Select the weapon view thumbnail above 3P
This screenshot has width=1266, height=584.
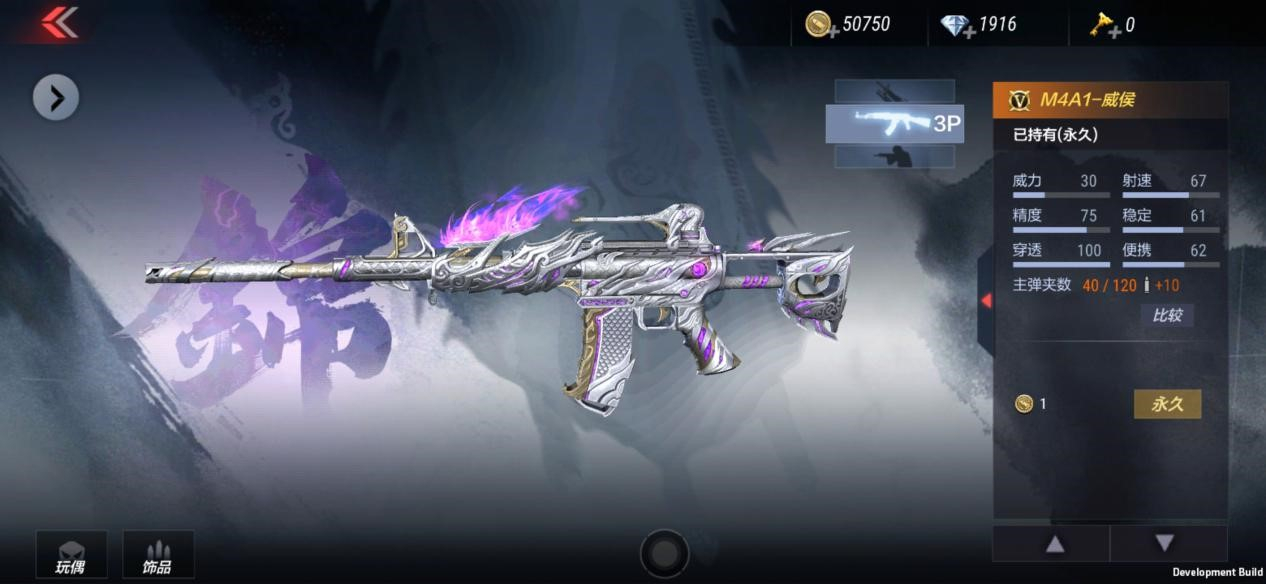(894, 91)
